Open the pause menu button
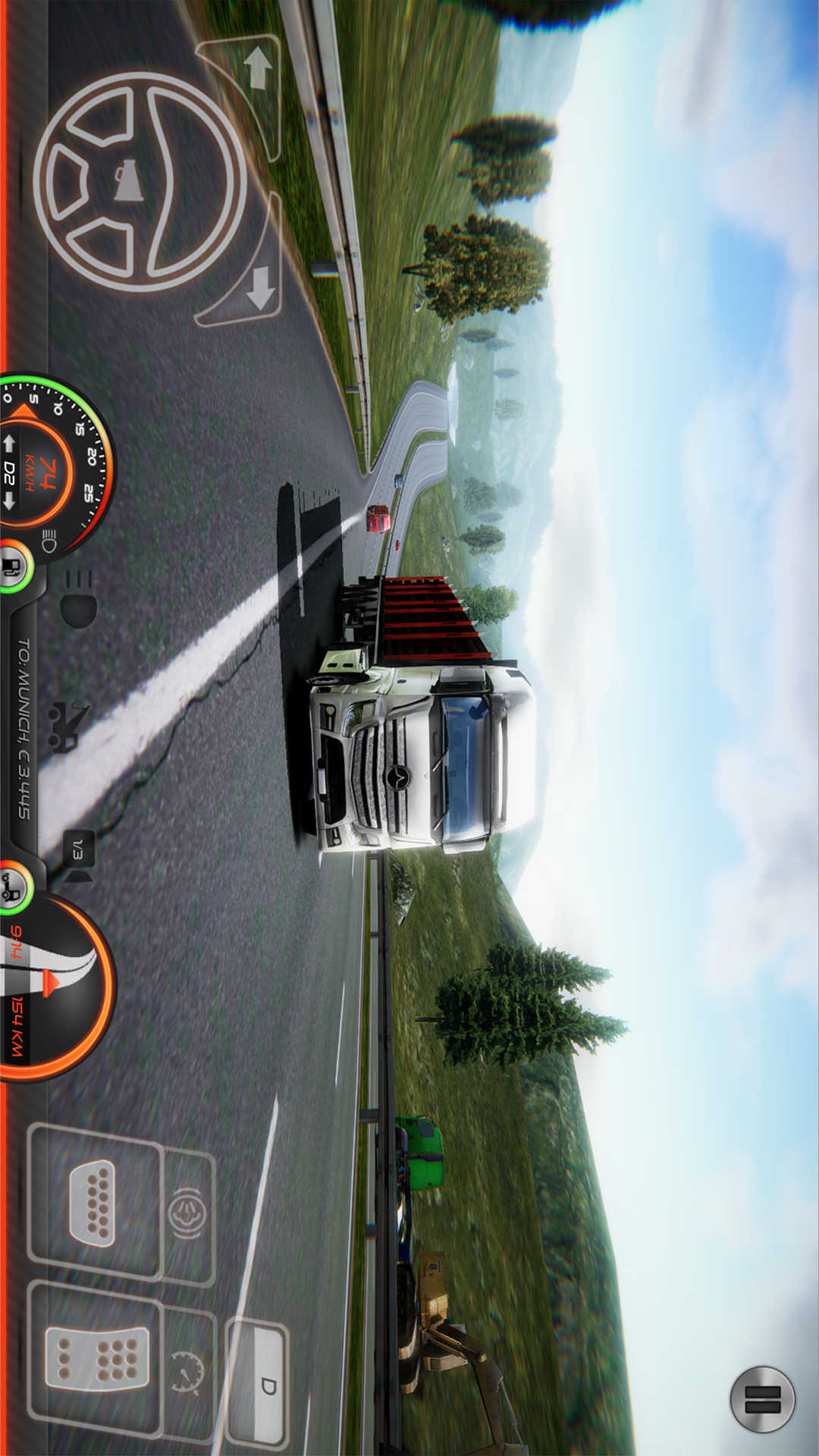 762,1400
